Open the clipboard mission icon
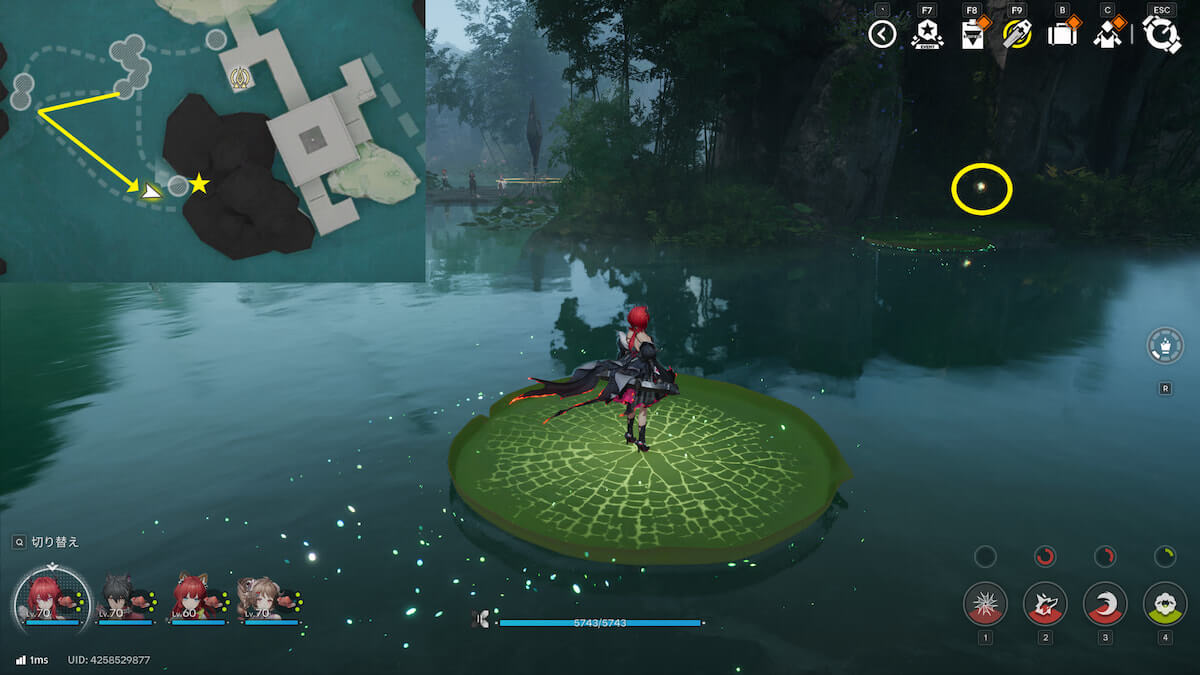The height and width of the screenshot is (675, 1200). click(x=971, y=35)
